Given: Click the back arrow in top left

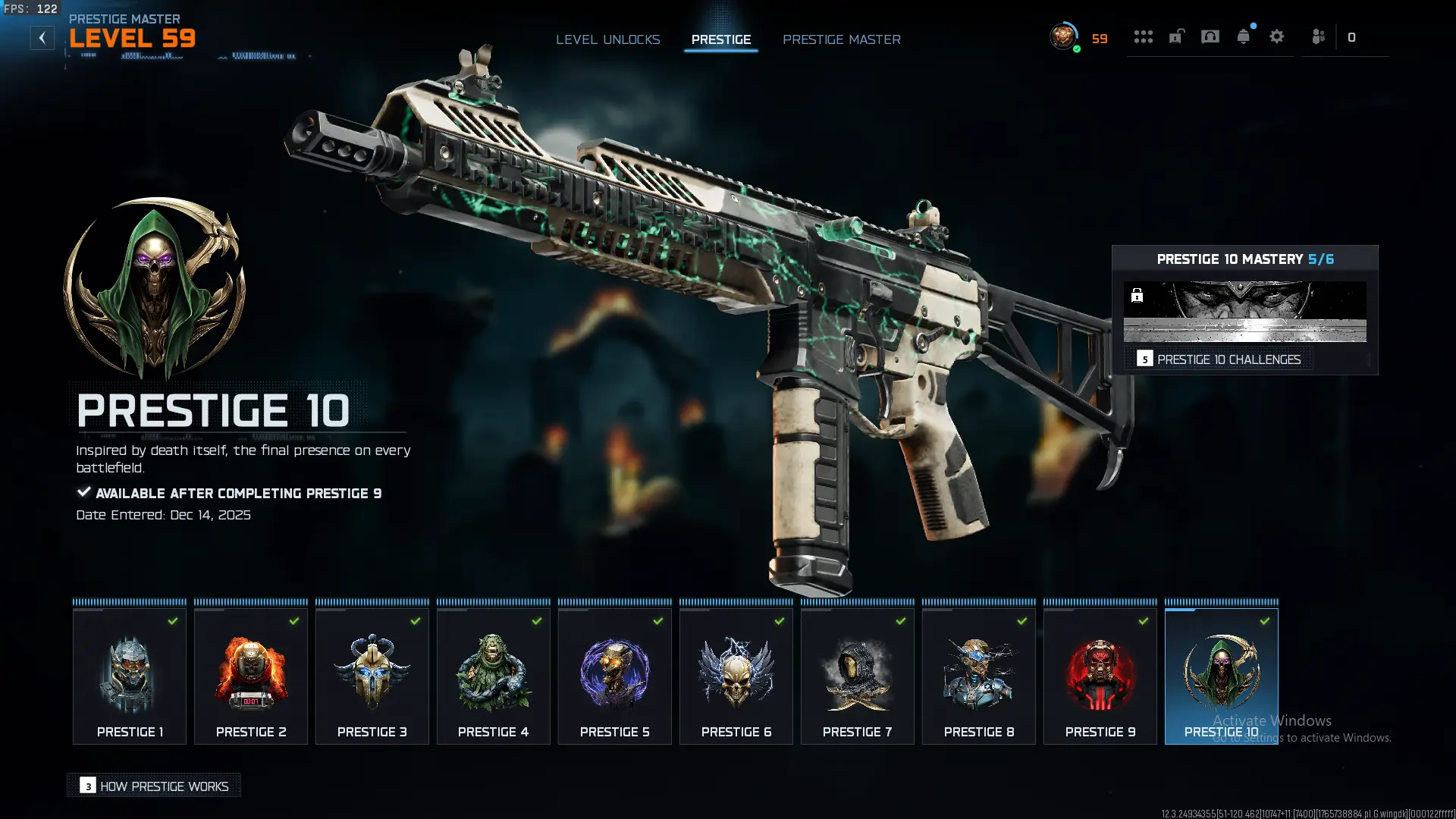Looking at the screenshot, I should (42, 37).
